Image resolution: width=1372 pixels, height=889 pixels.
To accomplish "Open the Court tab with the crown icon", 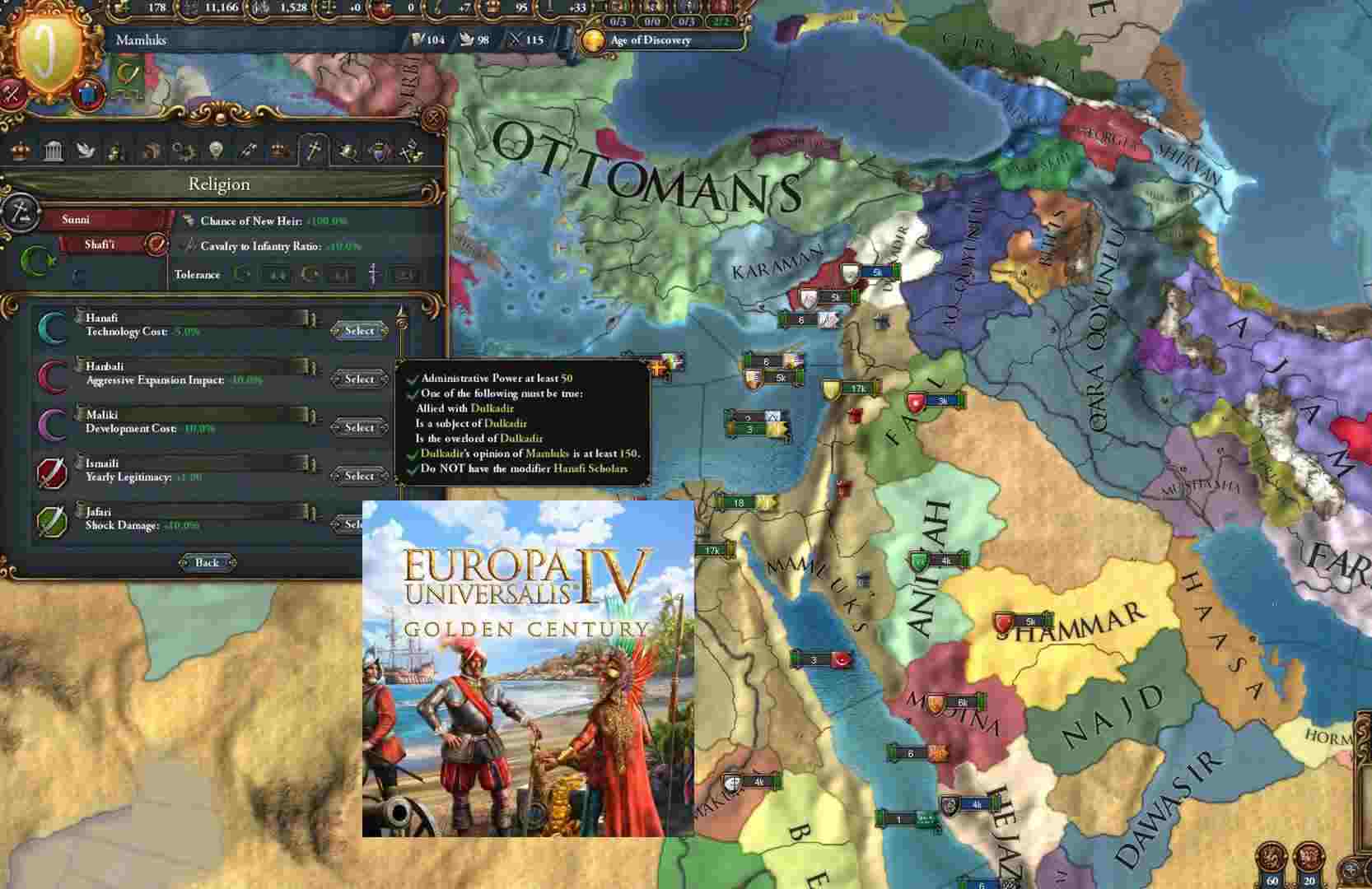I will click(x=21, y=152).
